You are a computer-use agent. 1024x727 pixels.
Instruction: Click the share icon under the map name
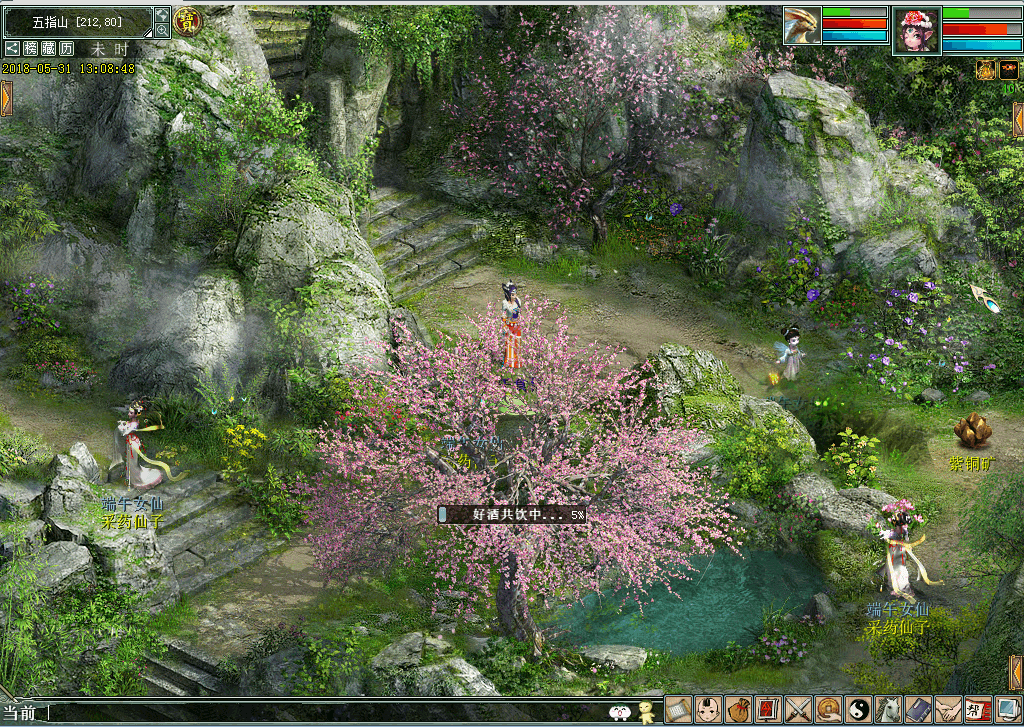pyautogui.click(x=12, y=48)
